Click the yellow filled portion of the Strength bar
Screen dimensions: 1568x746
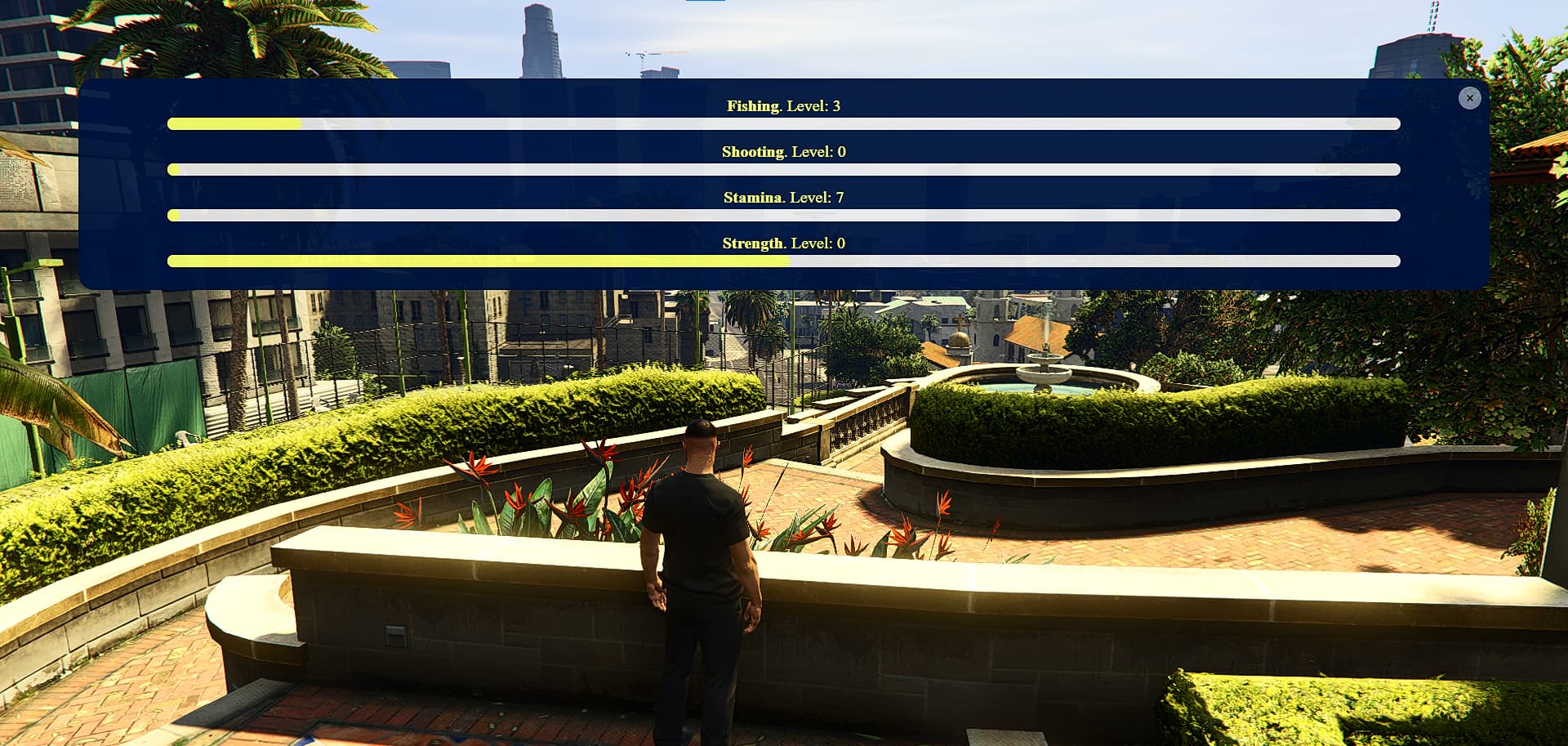474,261
